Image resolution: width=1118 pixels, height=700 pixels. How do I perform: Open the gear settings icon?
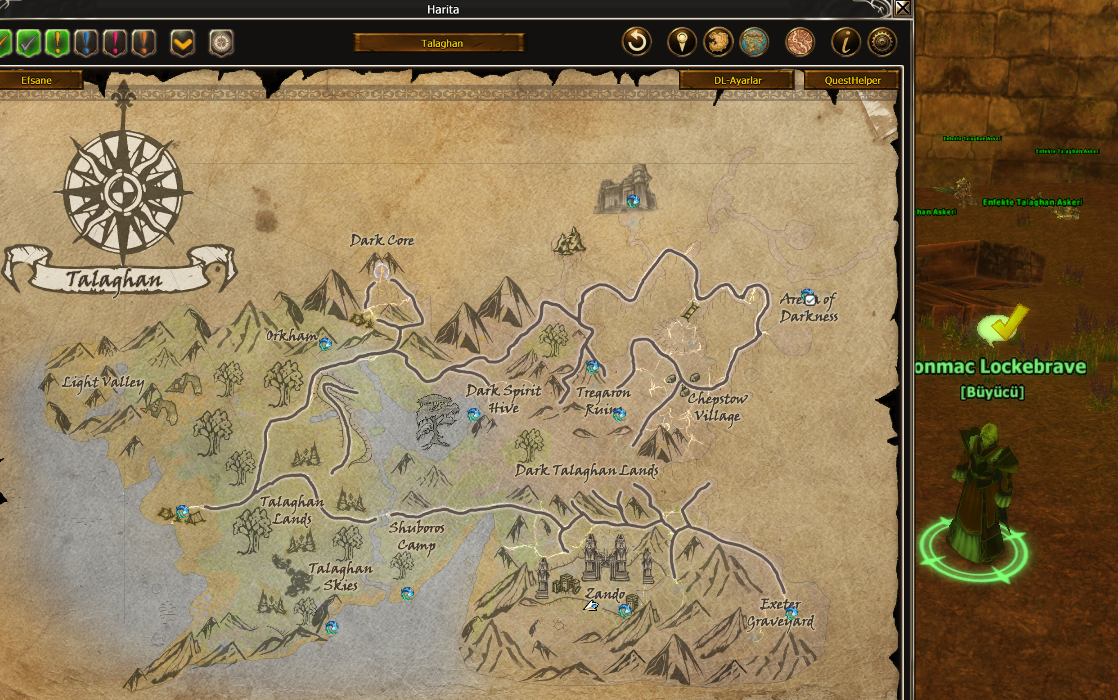tap(881, 42)
